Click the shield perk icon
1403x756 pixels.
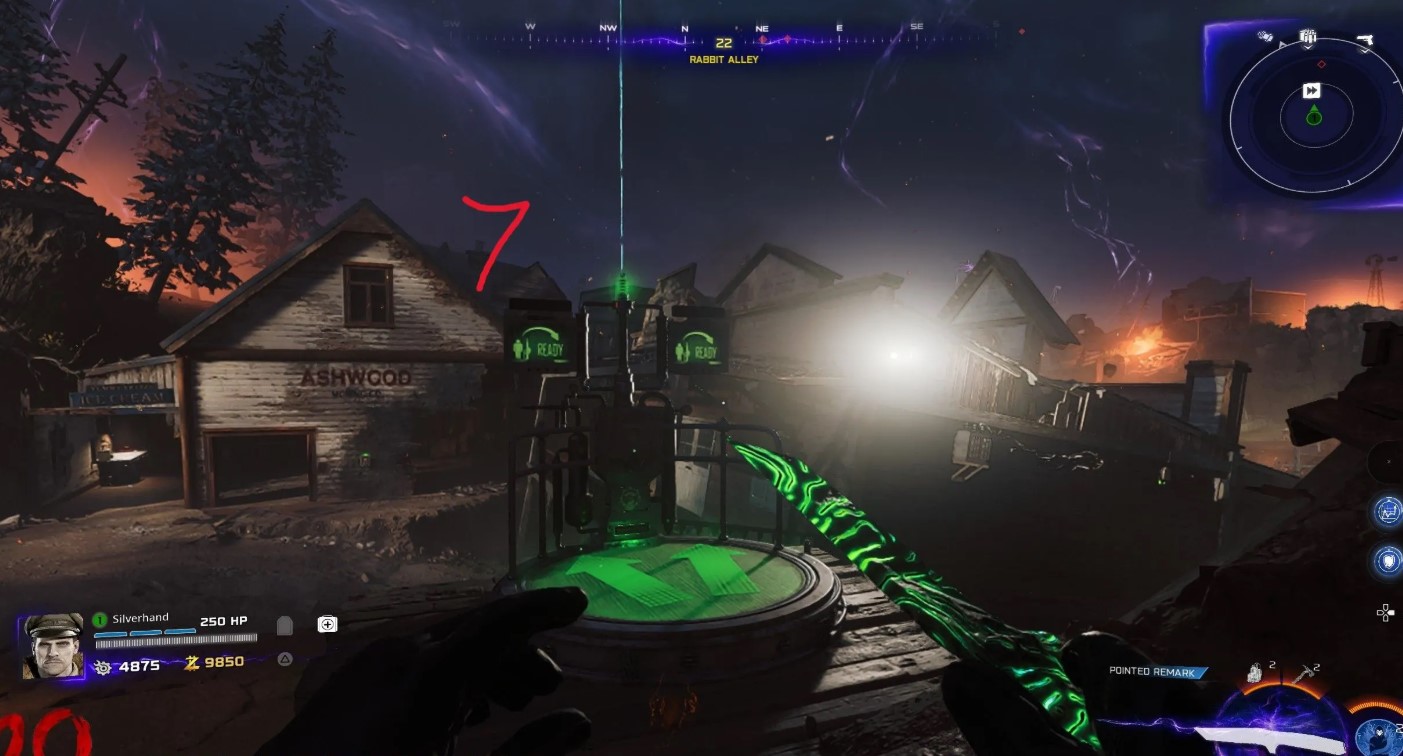tap(1388, 560)
